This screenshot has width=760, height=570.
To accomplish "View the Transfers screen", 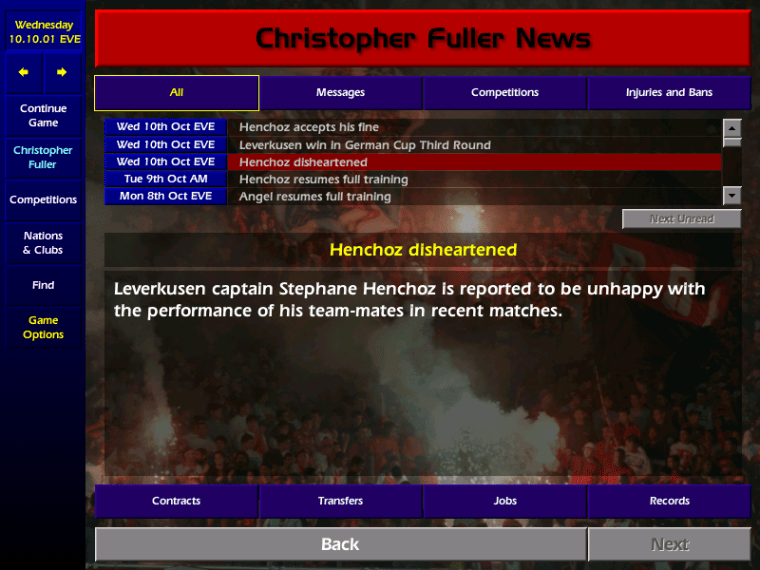I will coord(341,501).
